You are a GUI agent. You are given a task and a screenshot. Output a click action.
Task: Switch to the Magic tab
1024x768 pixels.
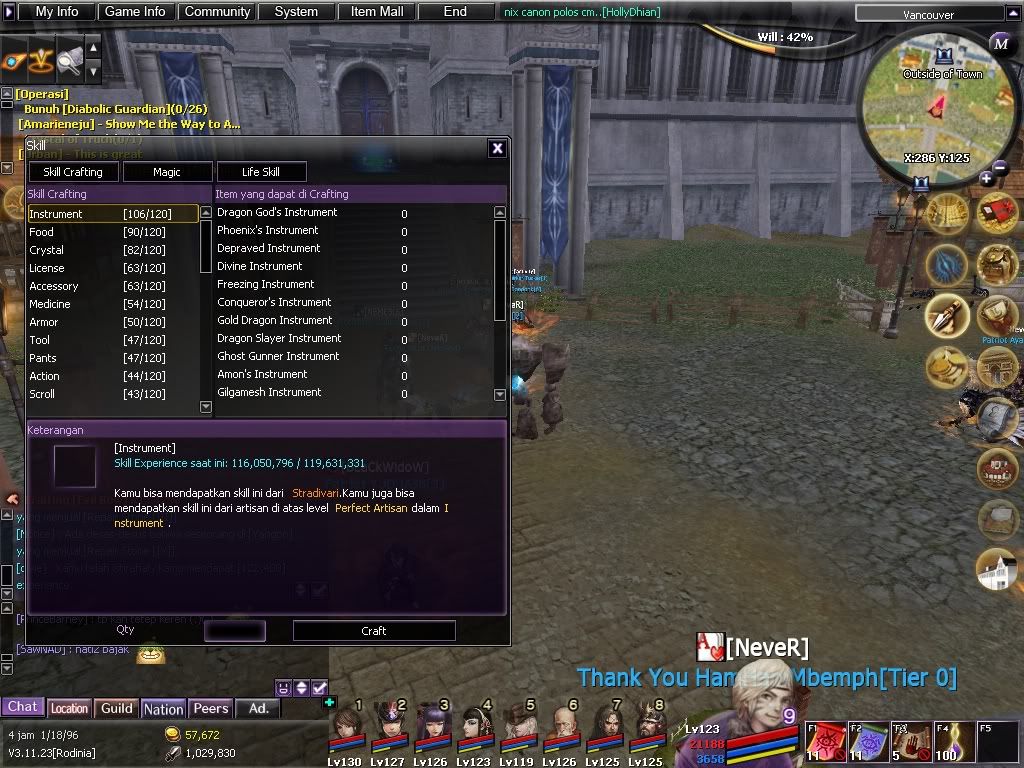coord(167,172)
